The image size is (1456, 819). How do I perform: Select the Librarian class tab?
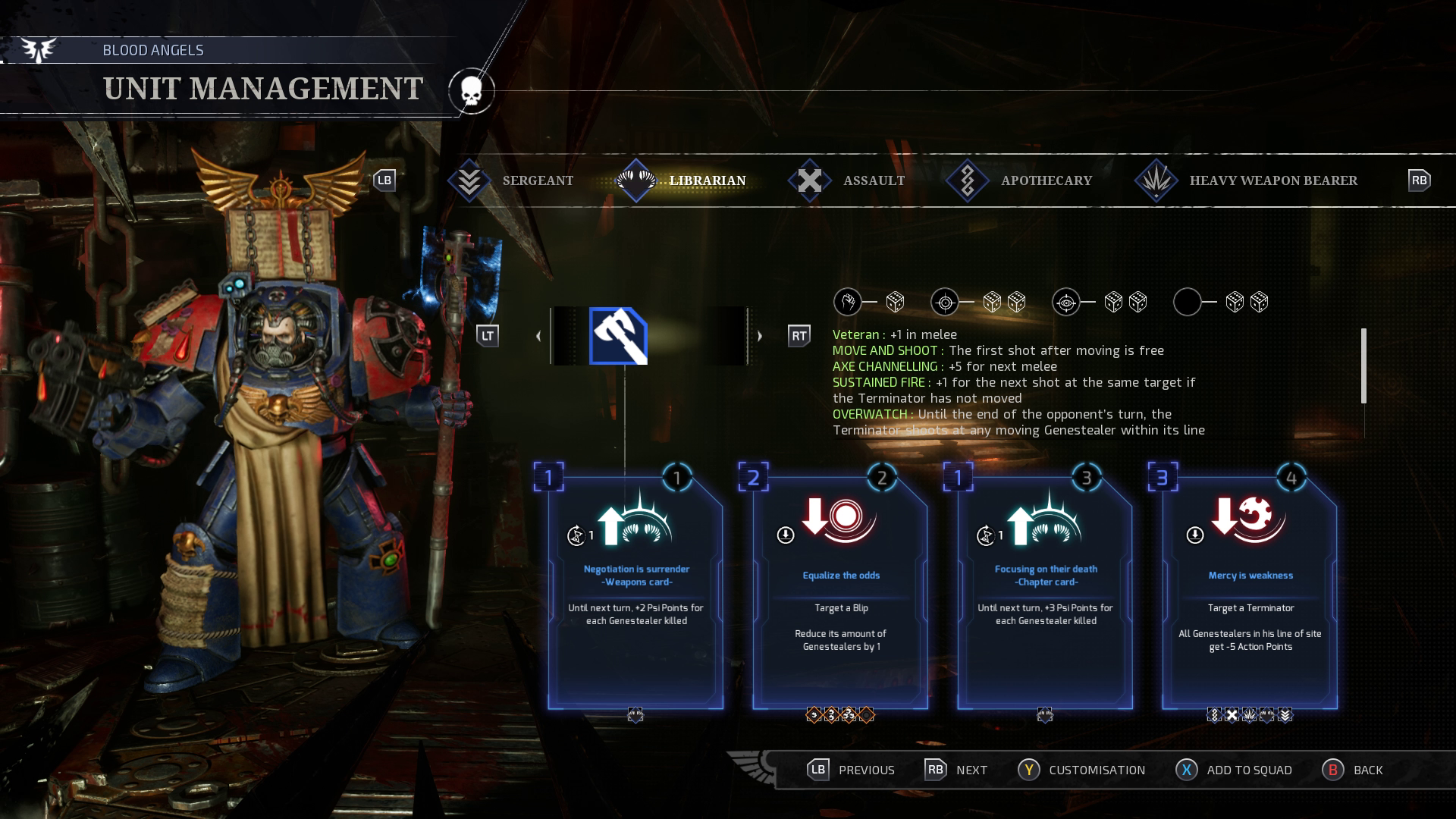(x=682, y=180)
